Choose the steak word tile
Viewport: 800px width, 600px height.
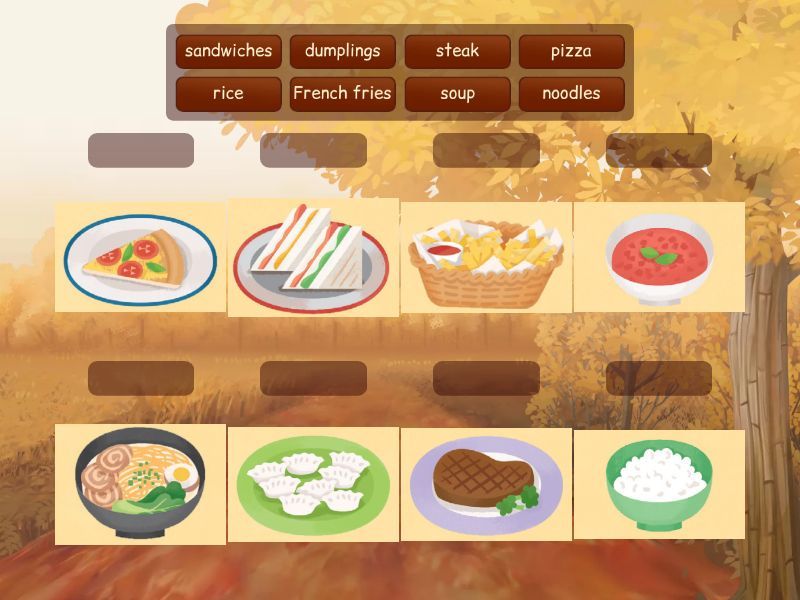tap(457, 51)
